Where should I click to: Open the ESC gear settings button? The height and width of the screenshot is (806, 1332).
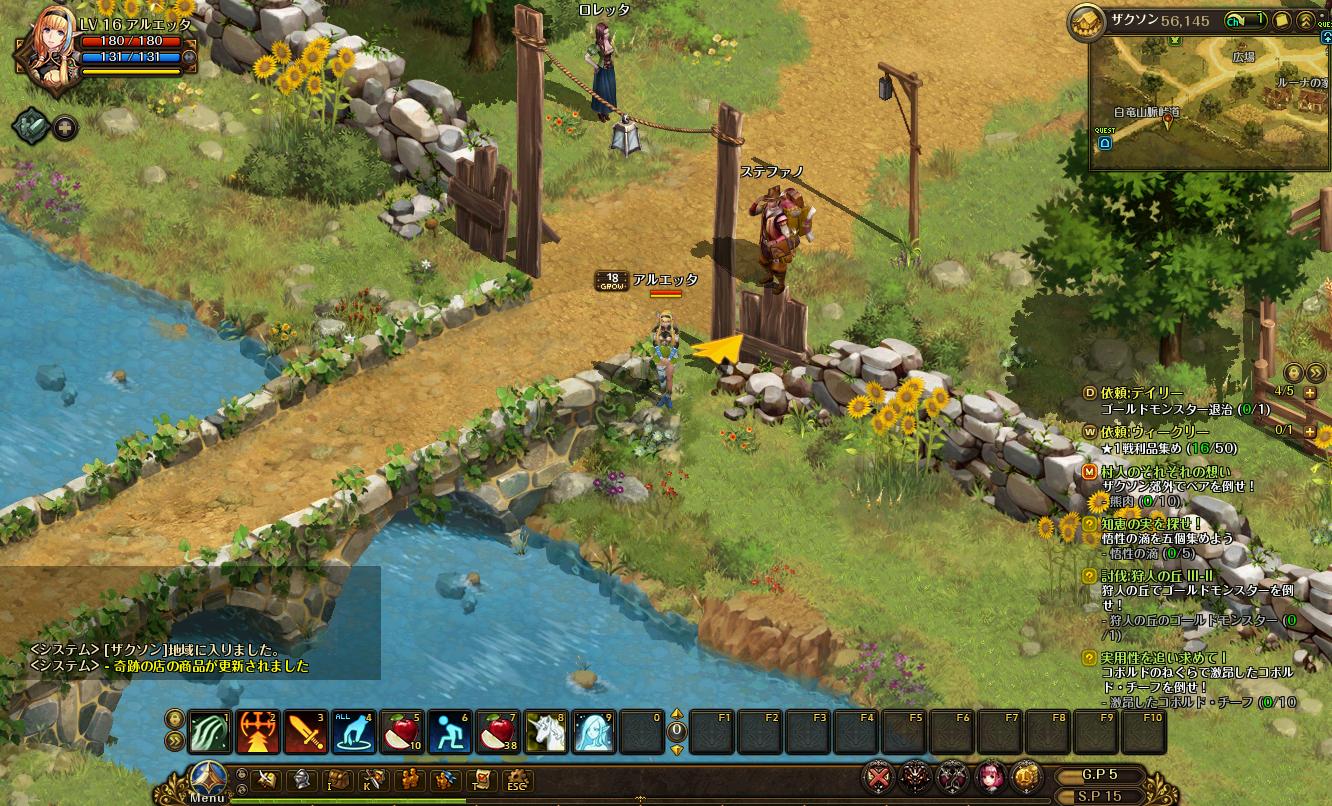tap(517, 780)
